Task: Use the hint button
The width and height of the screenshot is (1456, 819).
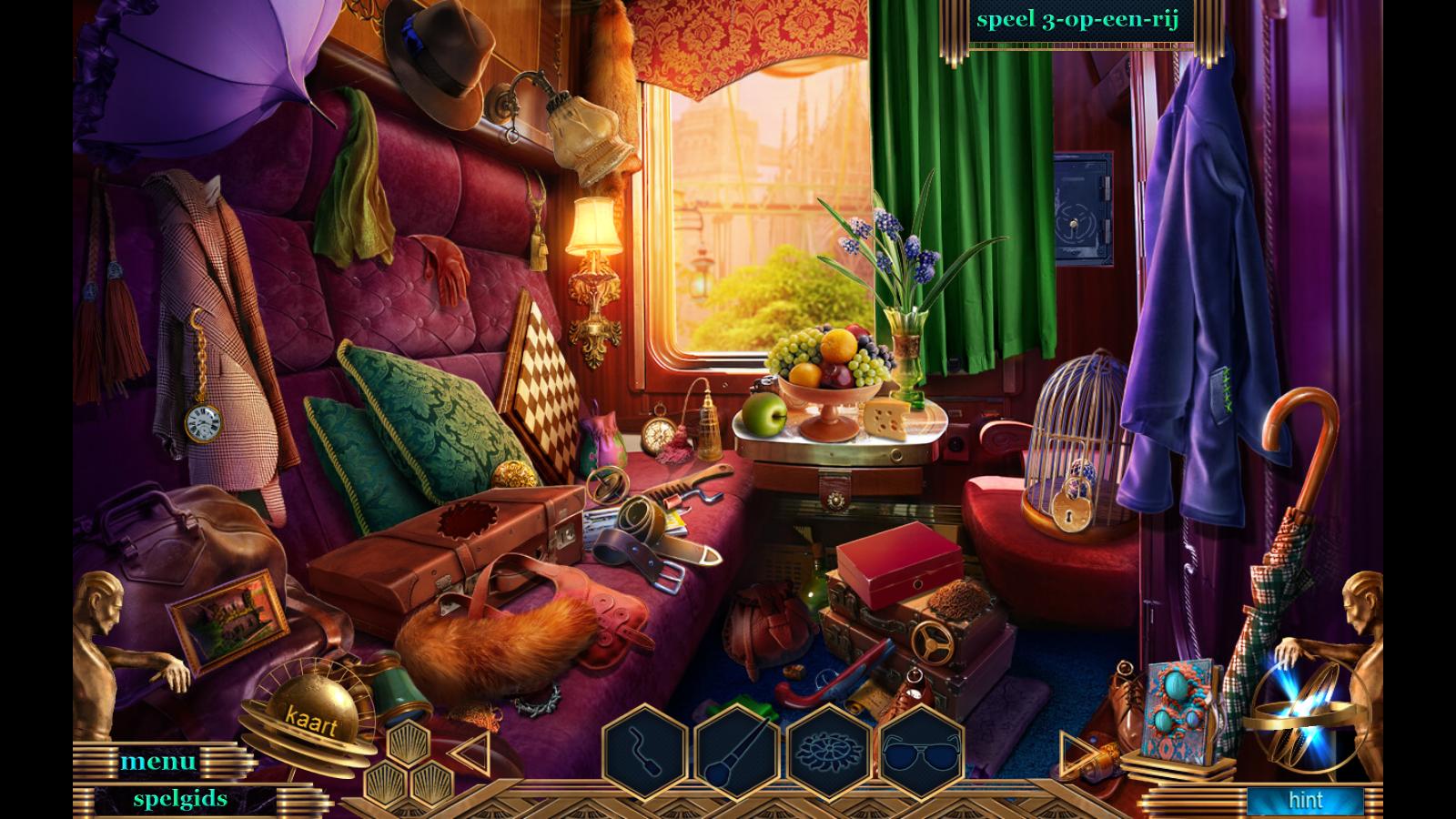Action: coord(1305,801)
